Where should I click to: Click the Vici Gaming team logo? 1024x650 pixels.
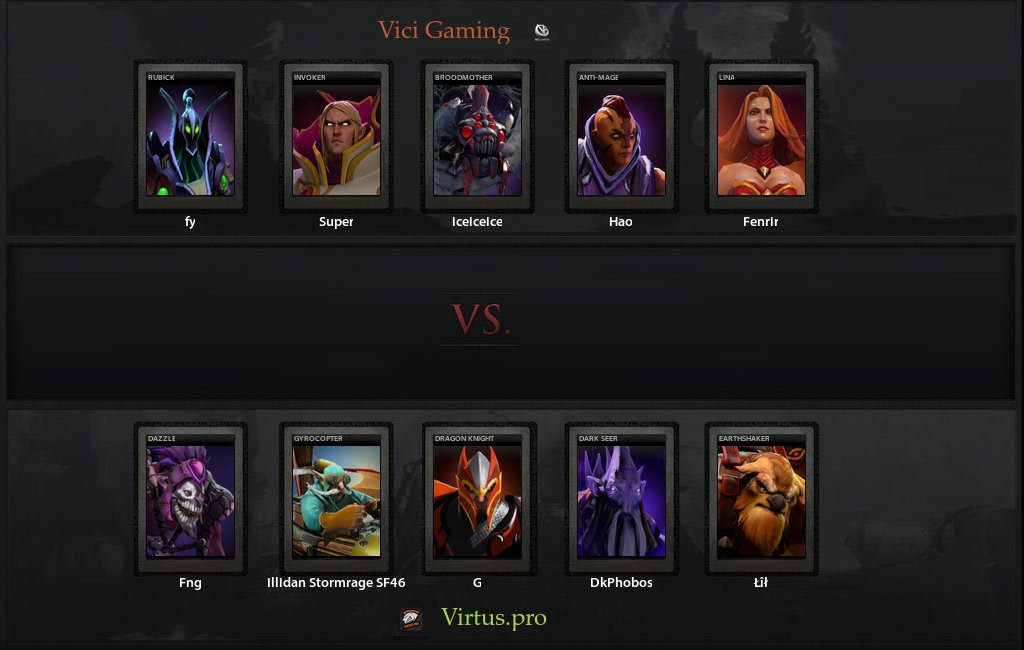pos(541,32)
